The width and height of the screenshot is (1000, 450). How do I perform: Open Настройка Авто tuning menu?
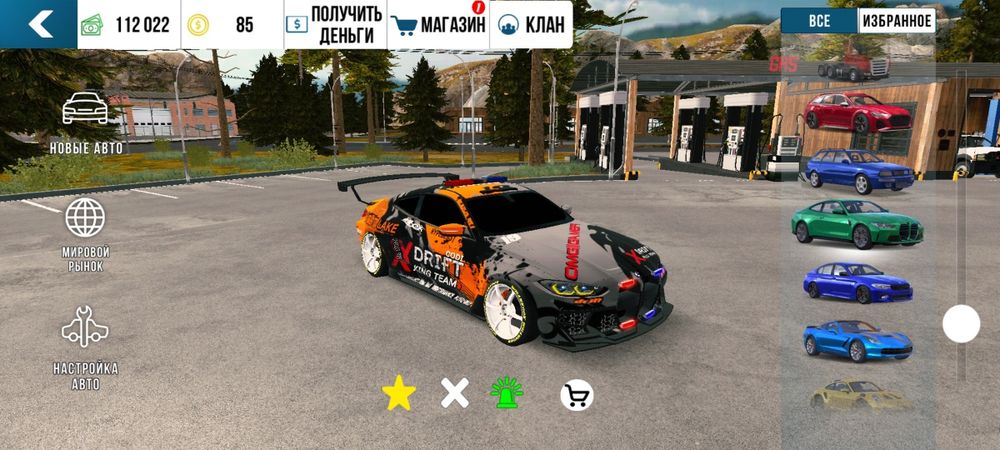click(86, 347)
